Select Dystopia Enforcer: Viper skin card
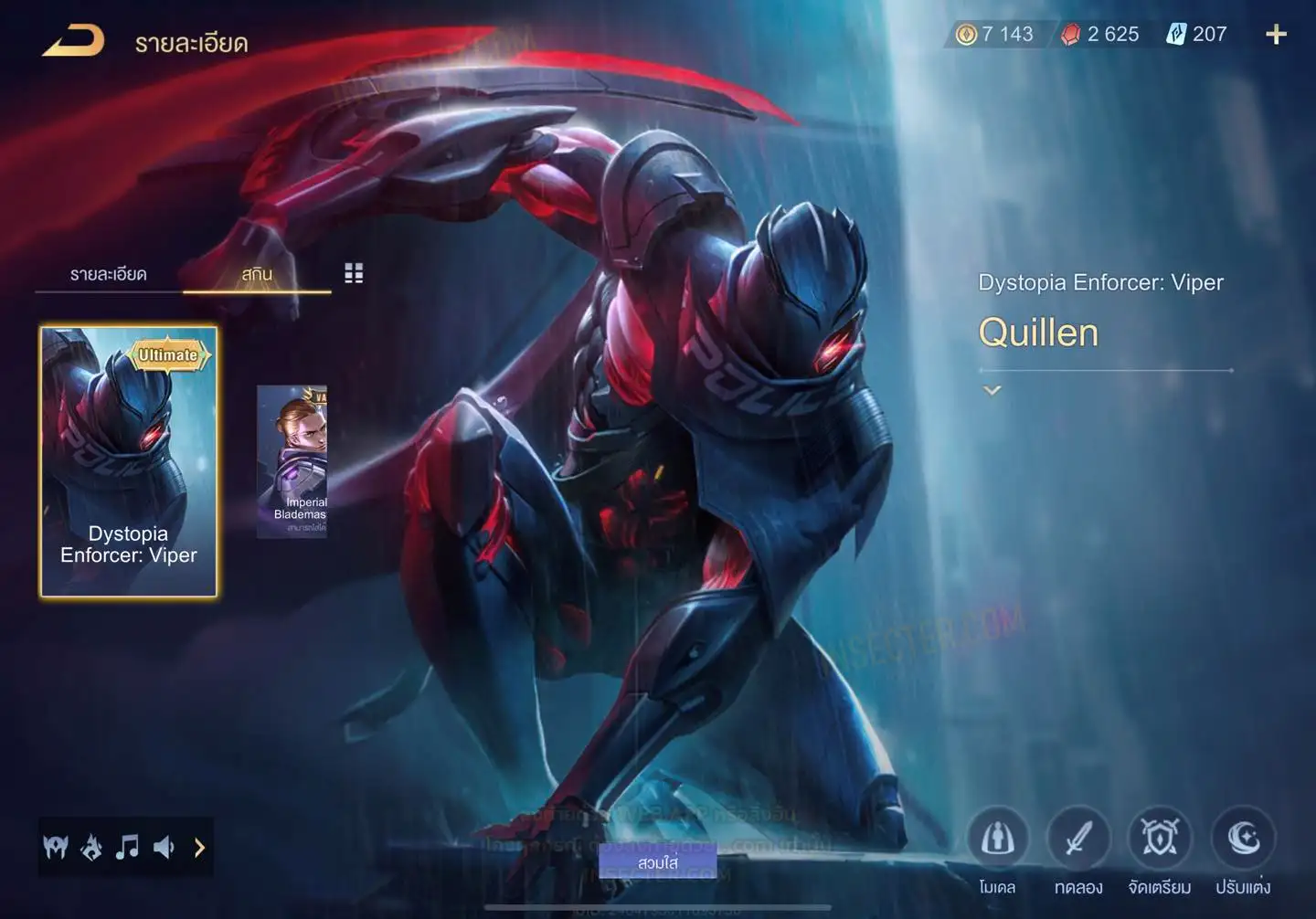The height and width of the screenshot is (919, 1316). click(129, 461)
